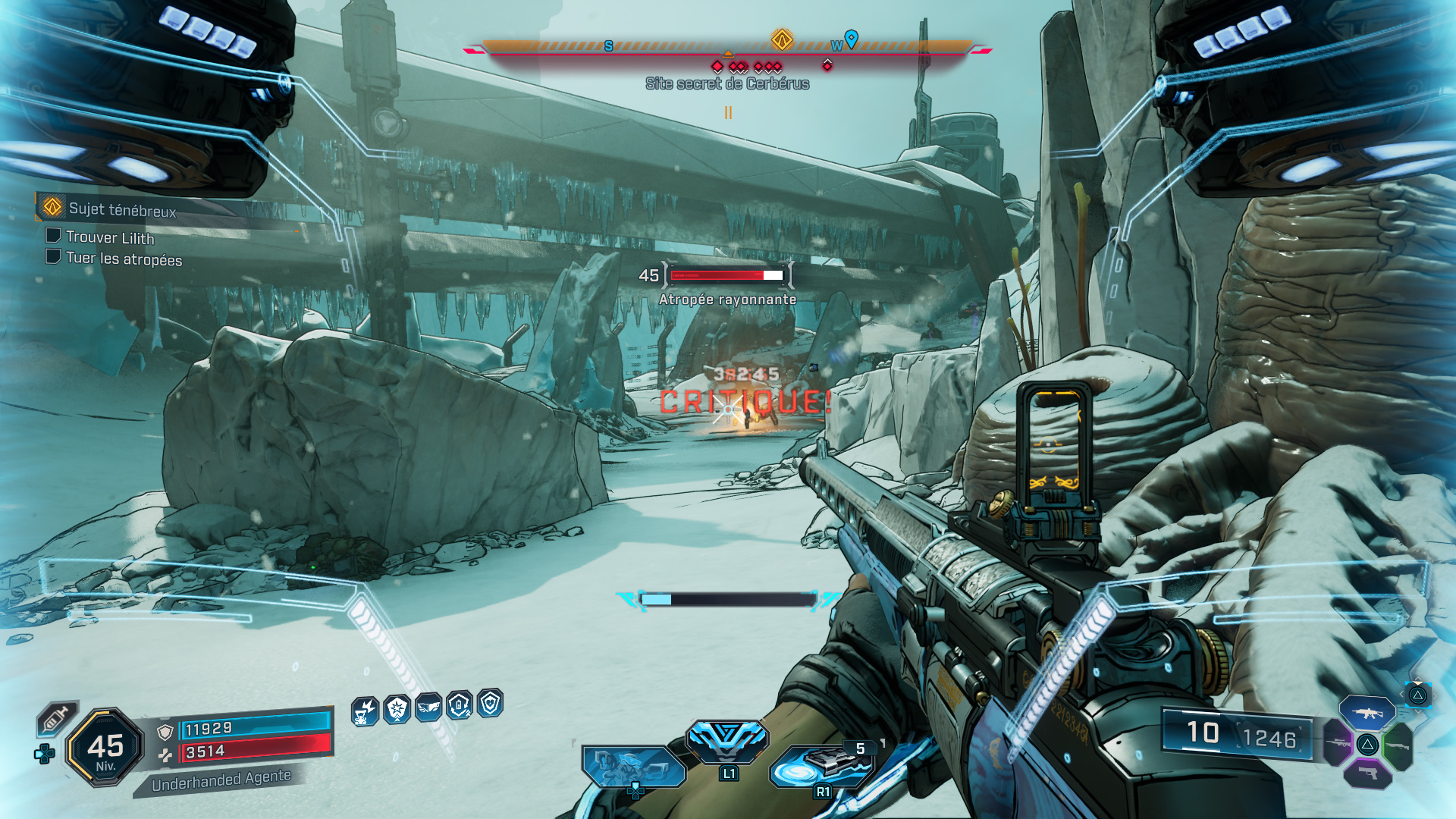Image resolution: width=1456 pixels, height=819 pixels.
Task: Open the Sujet ténébreux mission tracker
Action: (x=121, y=209)
